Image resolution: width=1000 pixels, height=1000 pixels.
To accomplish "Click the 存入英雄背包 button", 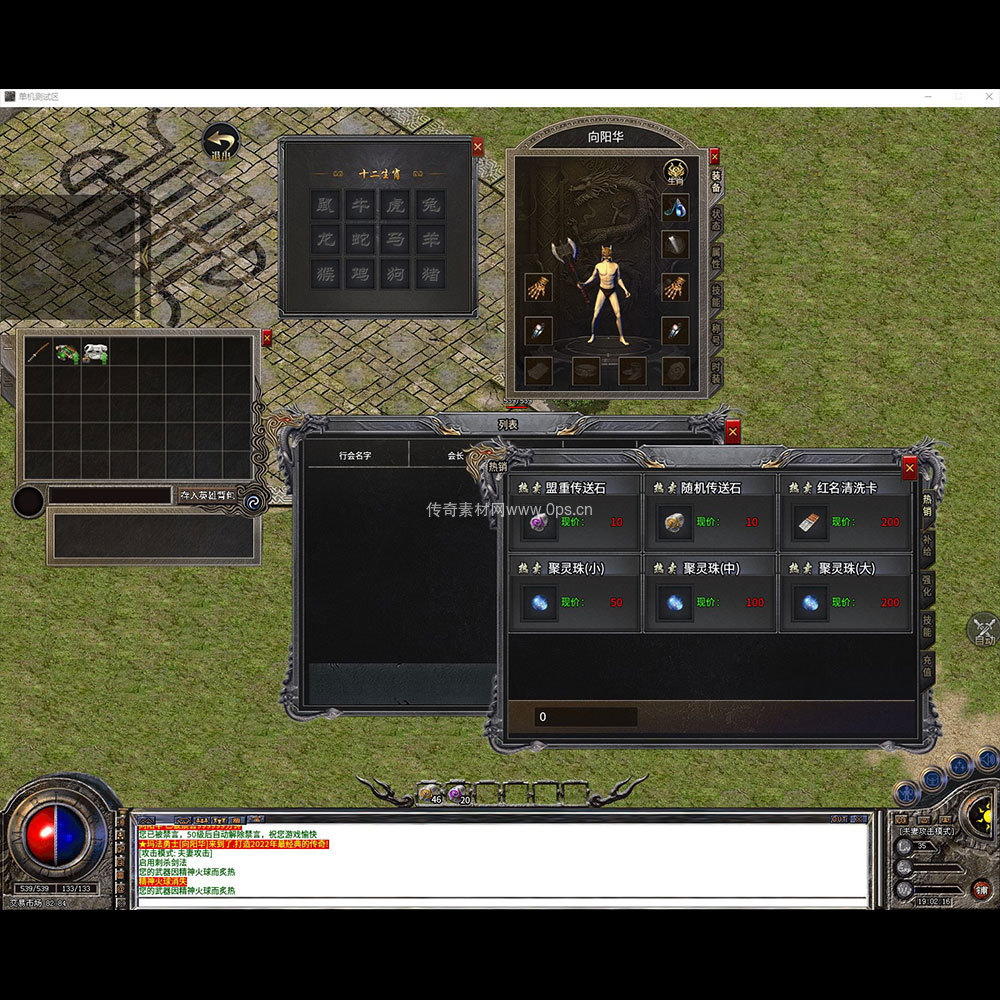I will coord(206,495).
